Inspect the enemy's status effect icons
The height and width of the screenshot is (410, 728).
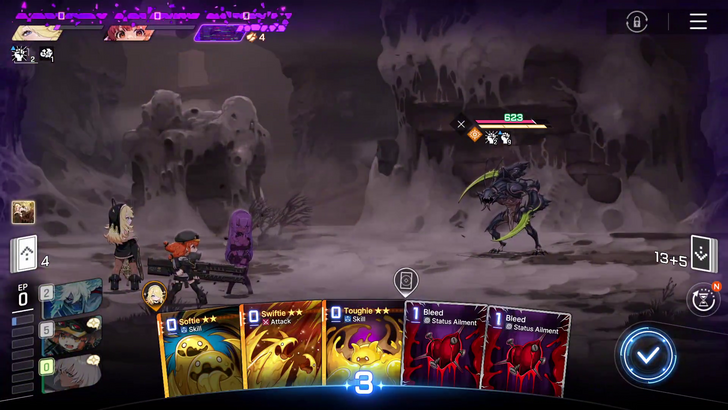point(497,137)
